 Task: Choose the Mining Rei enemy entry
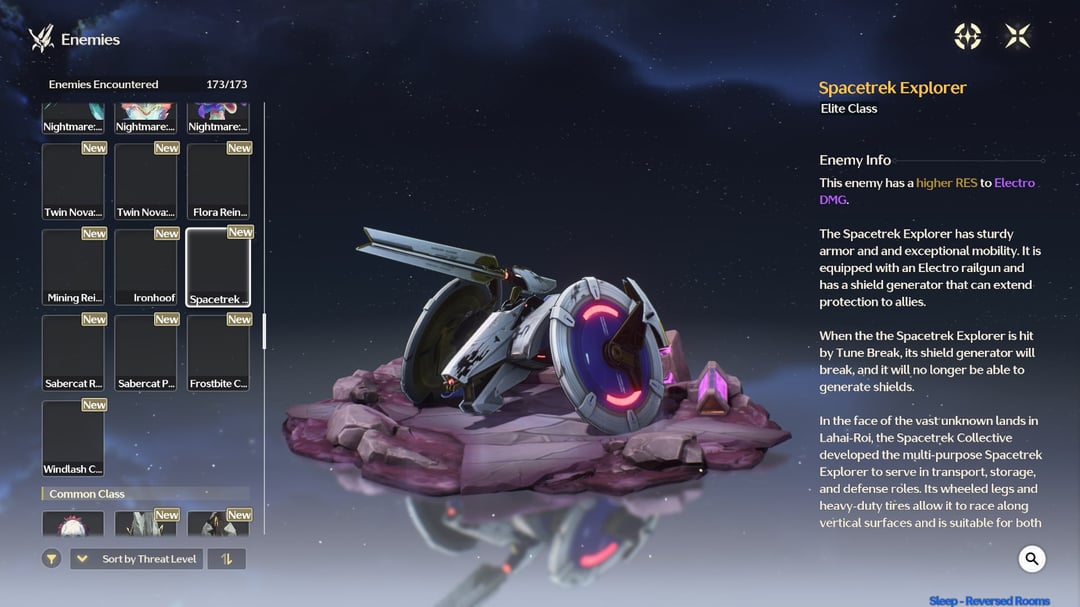pos(73,267)
